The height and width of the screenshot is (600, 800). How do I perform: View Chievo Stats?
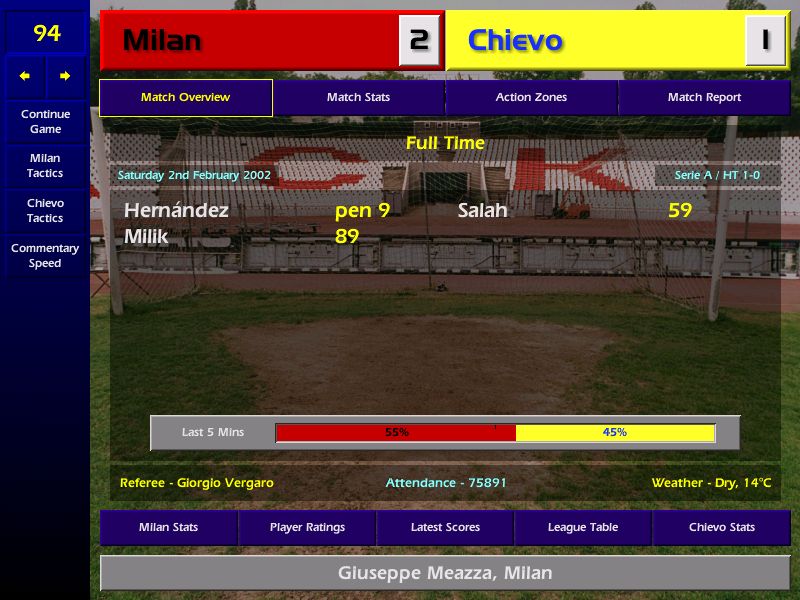[721, 527]
